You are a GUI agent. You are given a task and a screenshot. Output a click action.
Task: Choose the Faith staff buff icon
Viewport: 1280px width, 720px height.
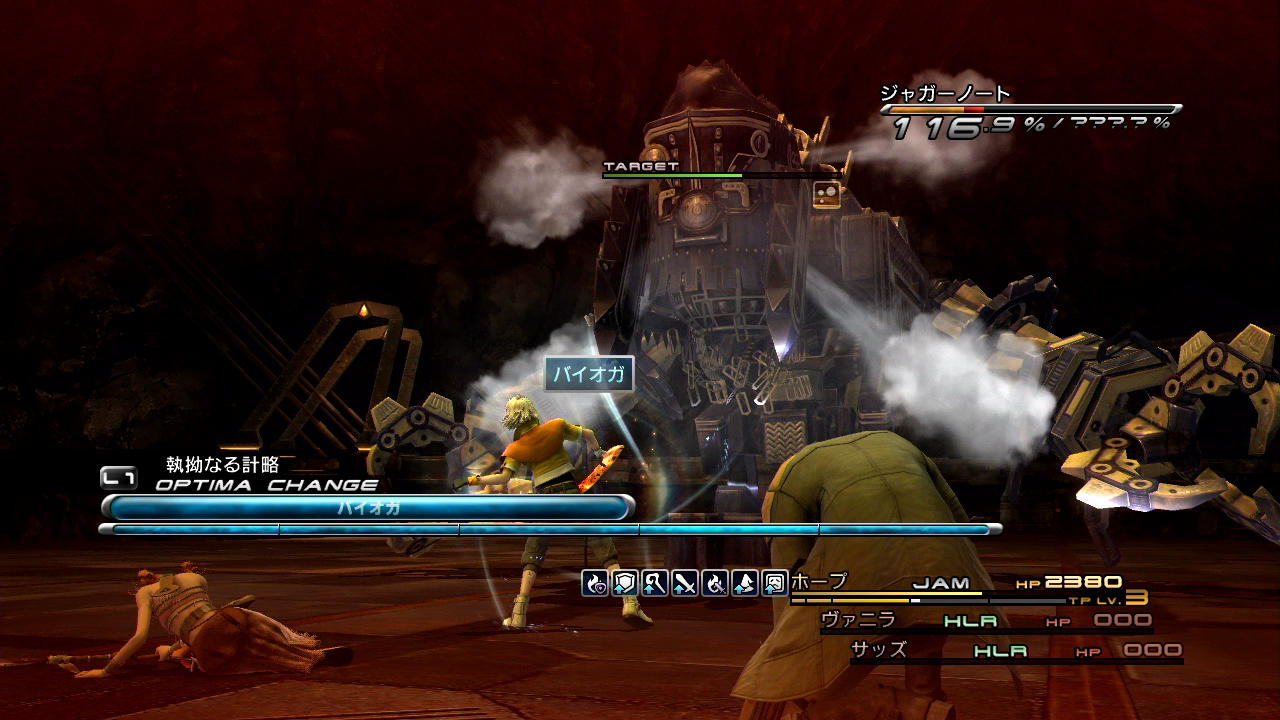pos(655,583)
